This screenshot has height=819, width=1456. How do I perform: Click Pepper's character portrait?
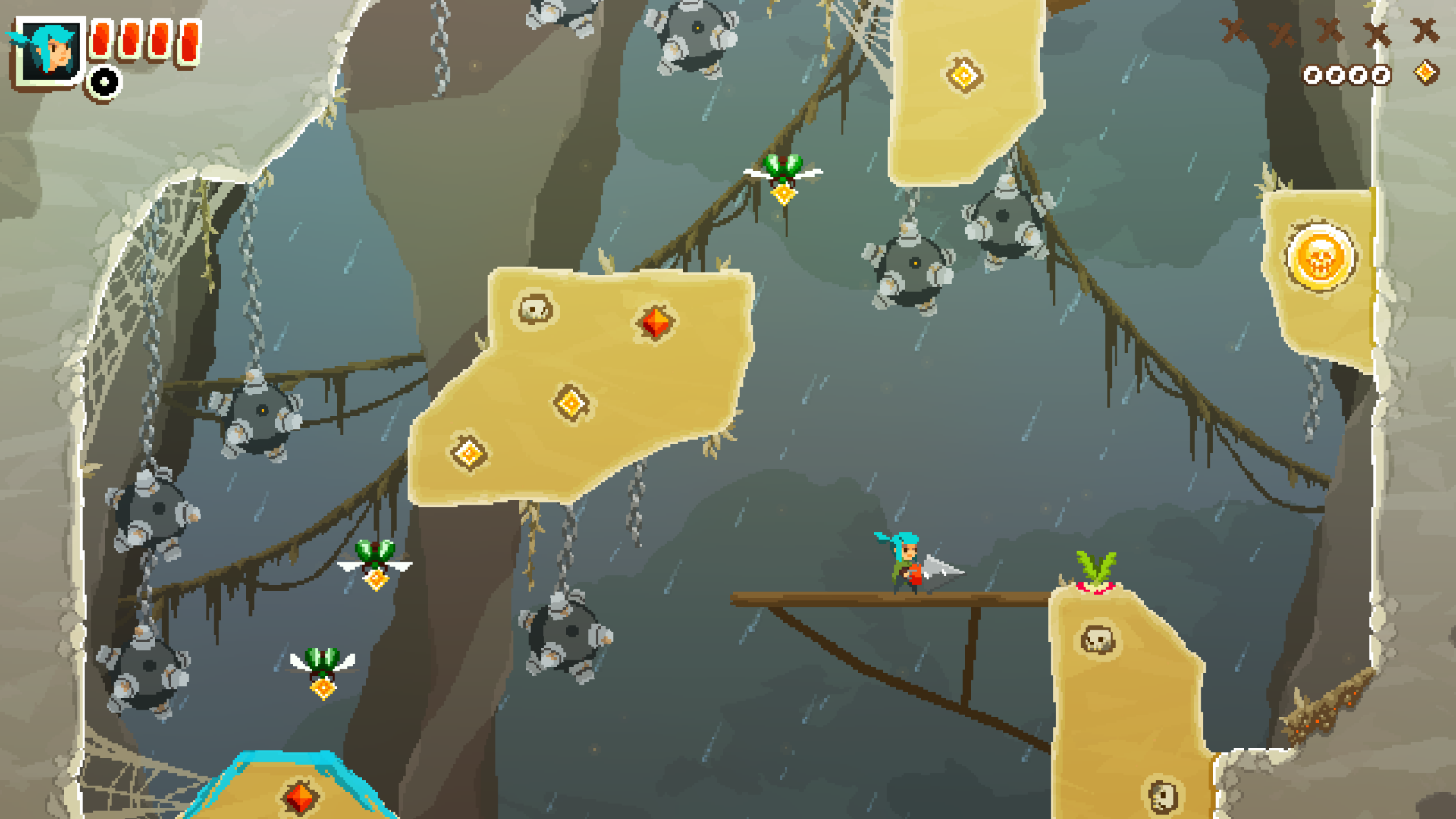49,51
